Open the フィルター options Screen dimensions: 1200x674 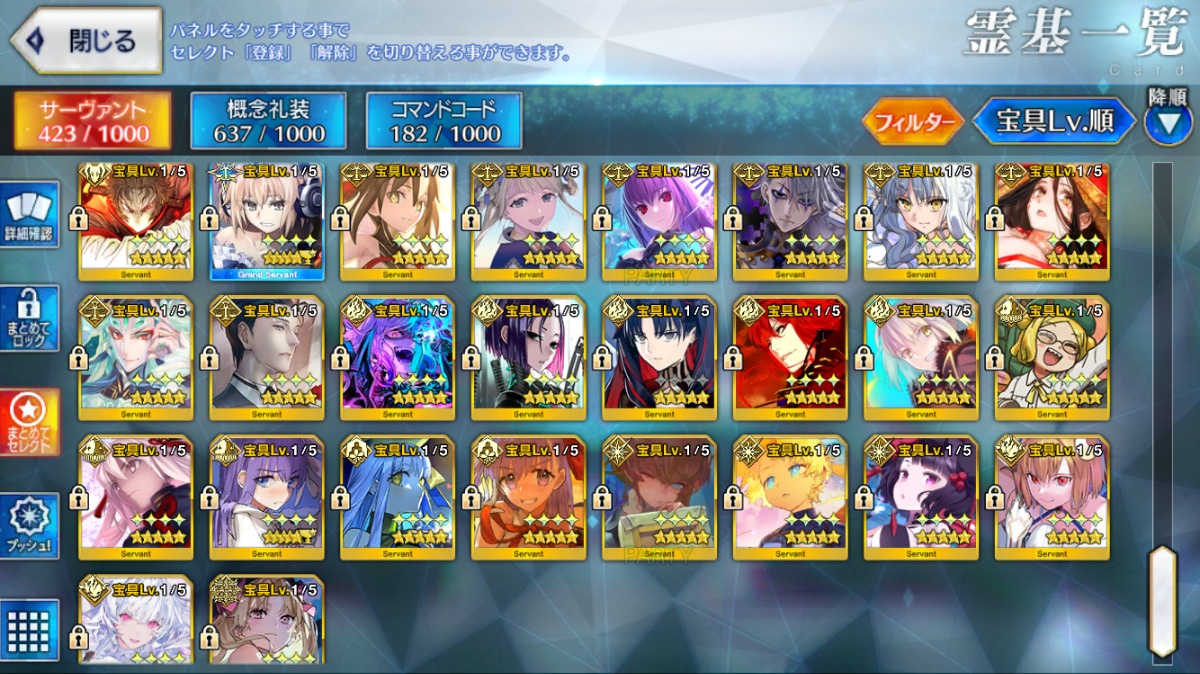[x=912, y=122]
